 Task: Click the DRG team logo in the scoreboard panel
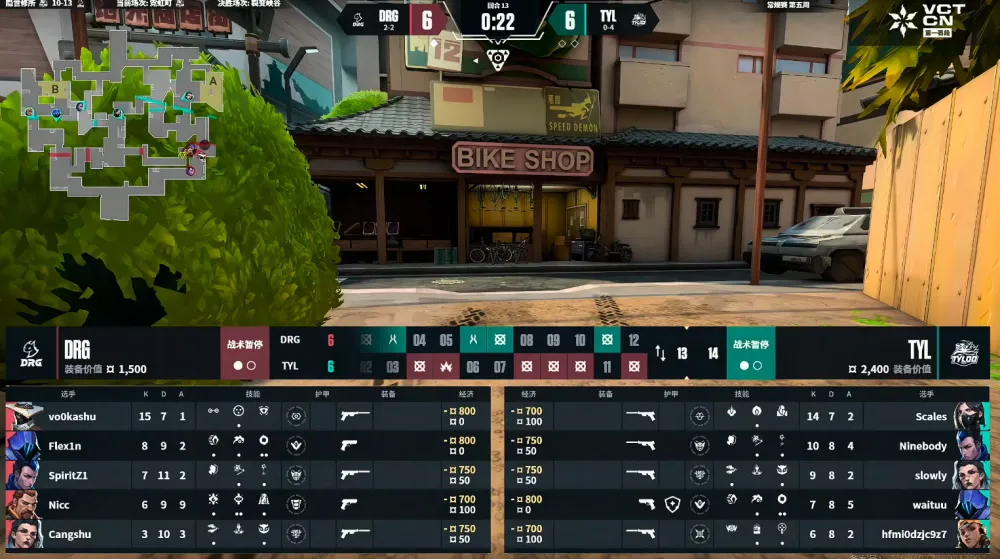(x=31, y=353)
